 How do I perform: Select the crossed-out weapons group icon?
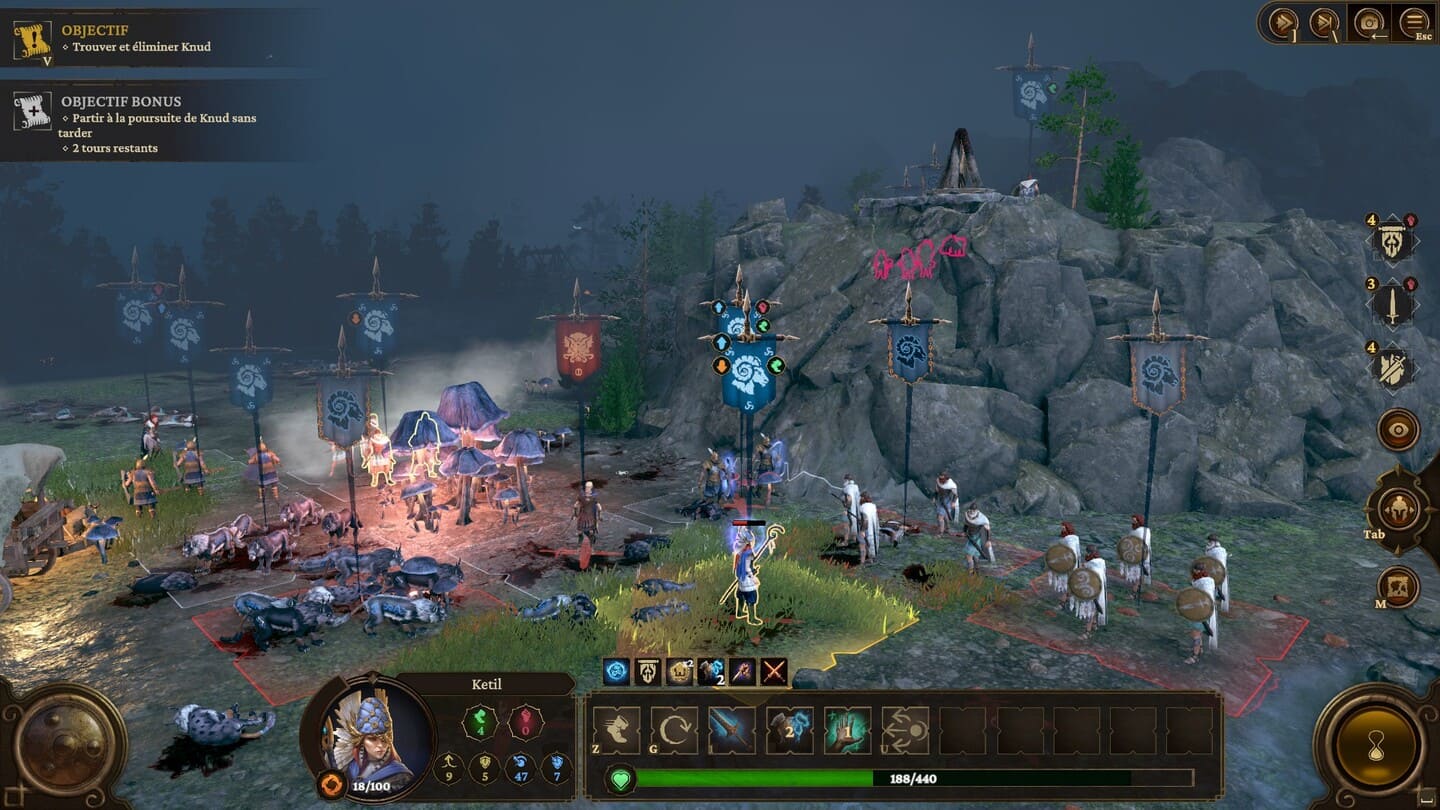1392,368
